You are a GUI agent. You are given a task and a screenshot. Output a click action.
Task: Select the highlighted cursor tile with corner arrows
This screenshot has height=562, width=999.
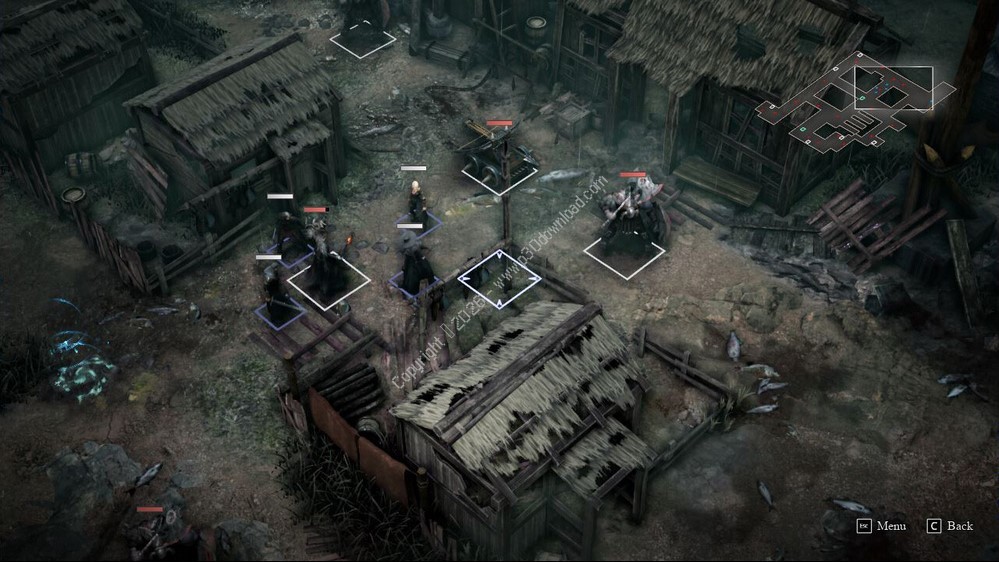[x=499, y=280]
